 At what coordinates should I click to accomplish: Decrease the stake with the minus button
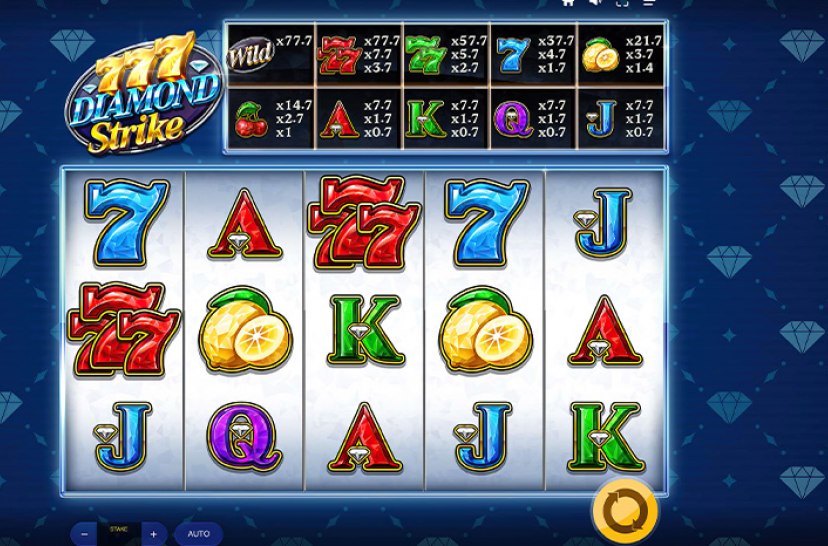[x=84, y=534]
